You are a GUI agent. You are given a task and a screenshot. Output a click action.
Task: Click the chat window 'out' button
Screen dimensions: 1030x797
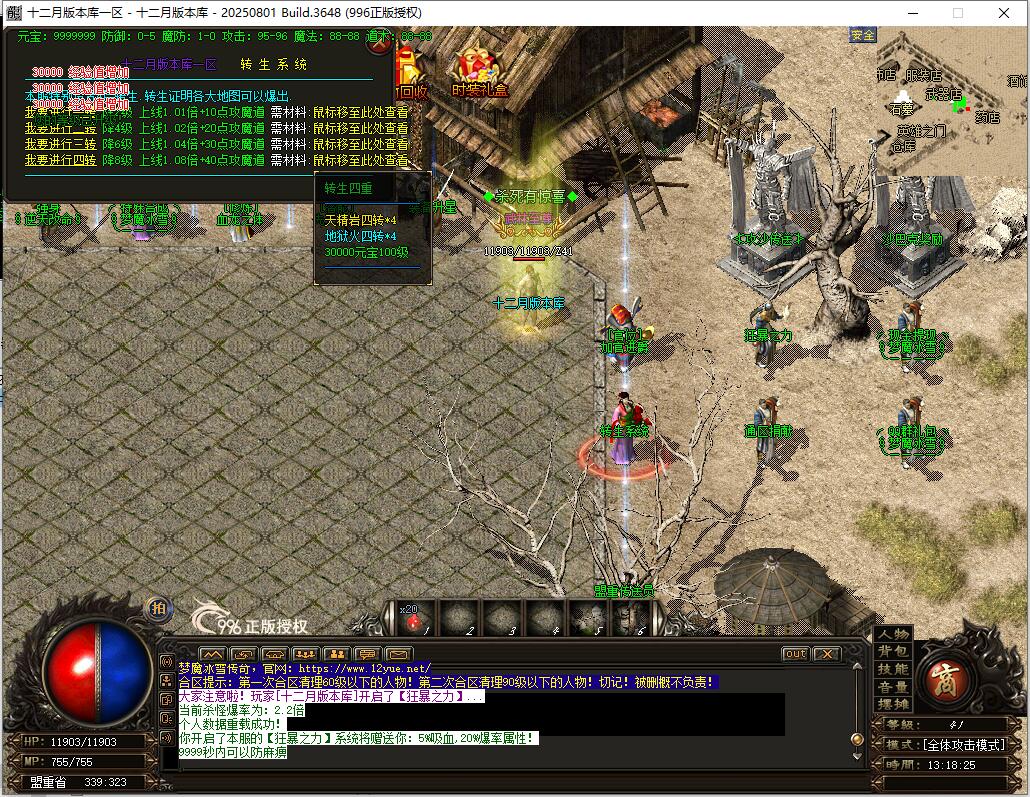pos(795,654)
